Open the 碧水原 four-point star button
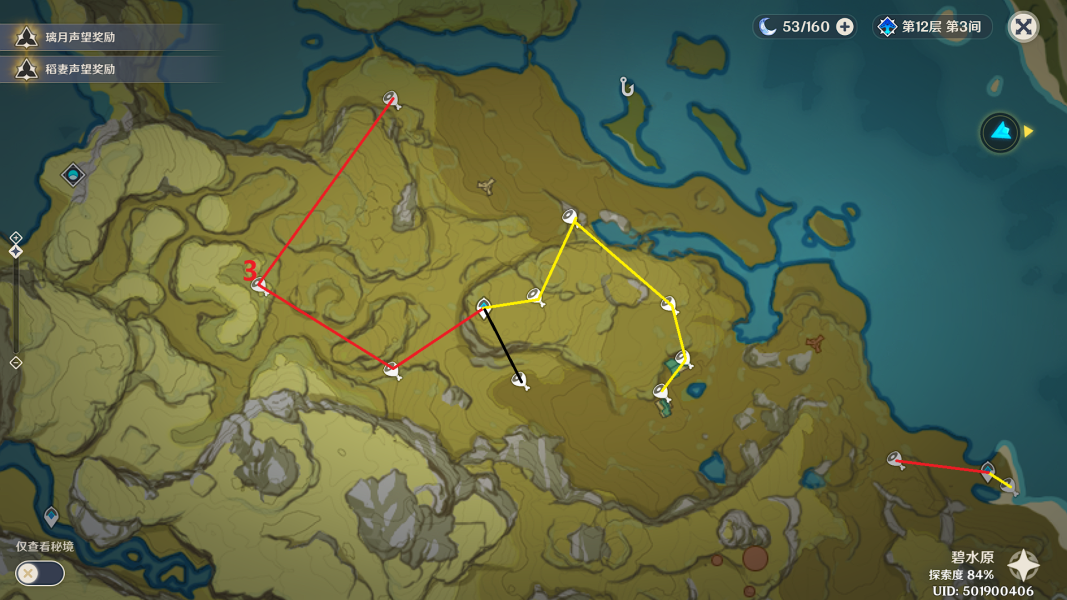The width and height of the screenshot is (1067, 600). [x=1023, y=567]
